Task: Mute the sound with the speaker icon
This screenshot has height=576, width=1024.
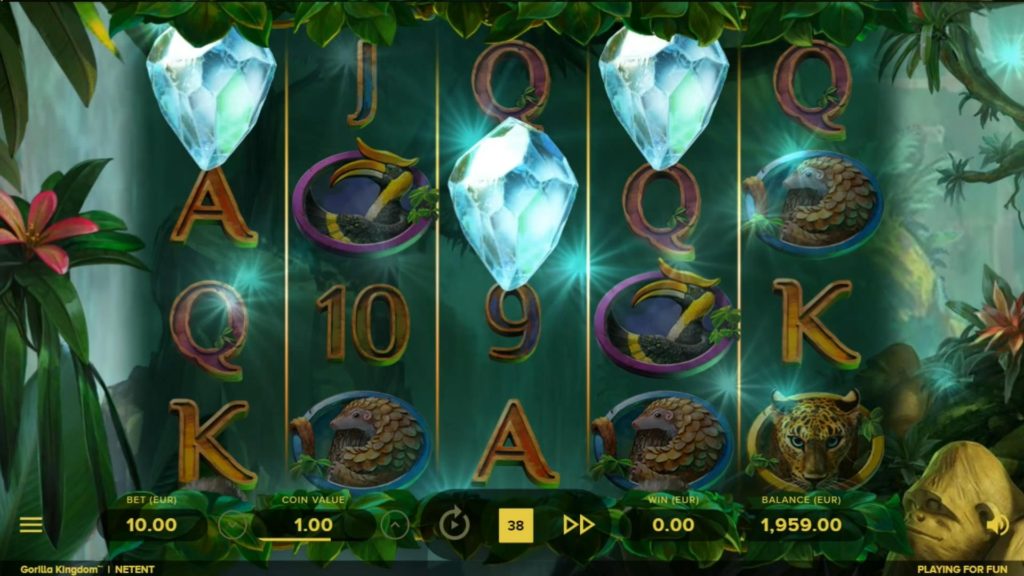Action: tap(997, 524)
